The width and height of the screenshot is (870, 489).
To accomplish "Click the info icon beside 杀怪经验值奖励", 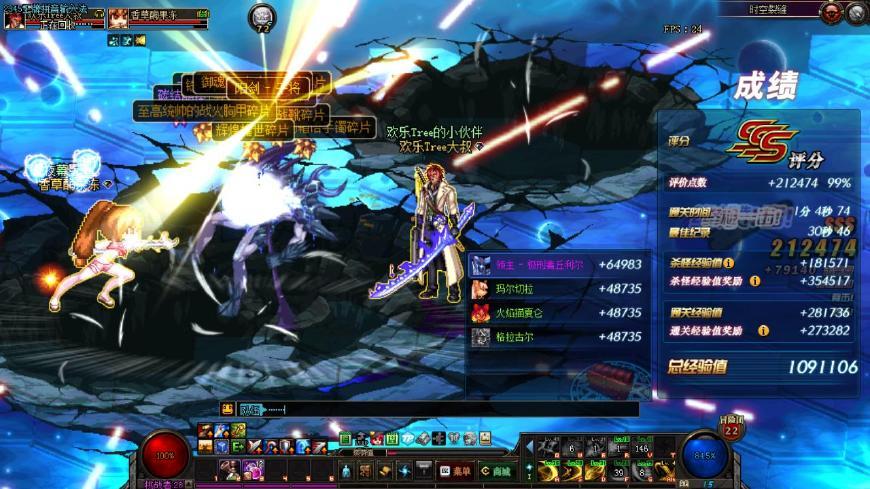I will [755, 281].
